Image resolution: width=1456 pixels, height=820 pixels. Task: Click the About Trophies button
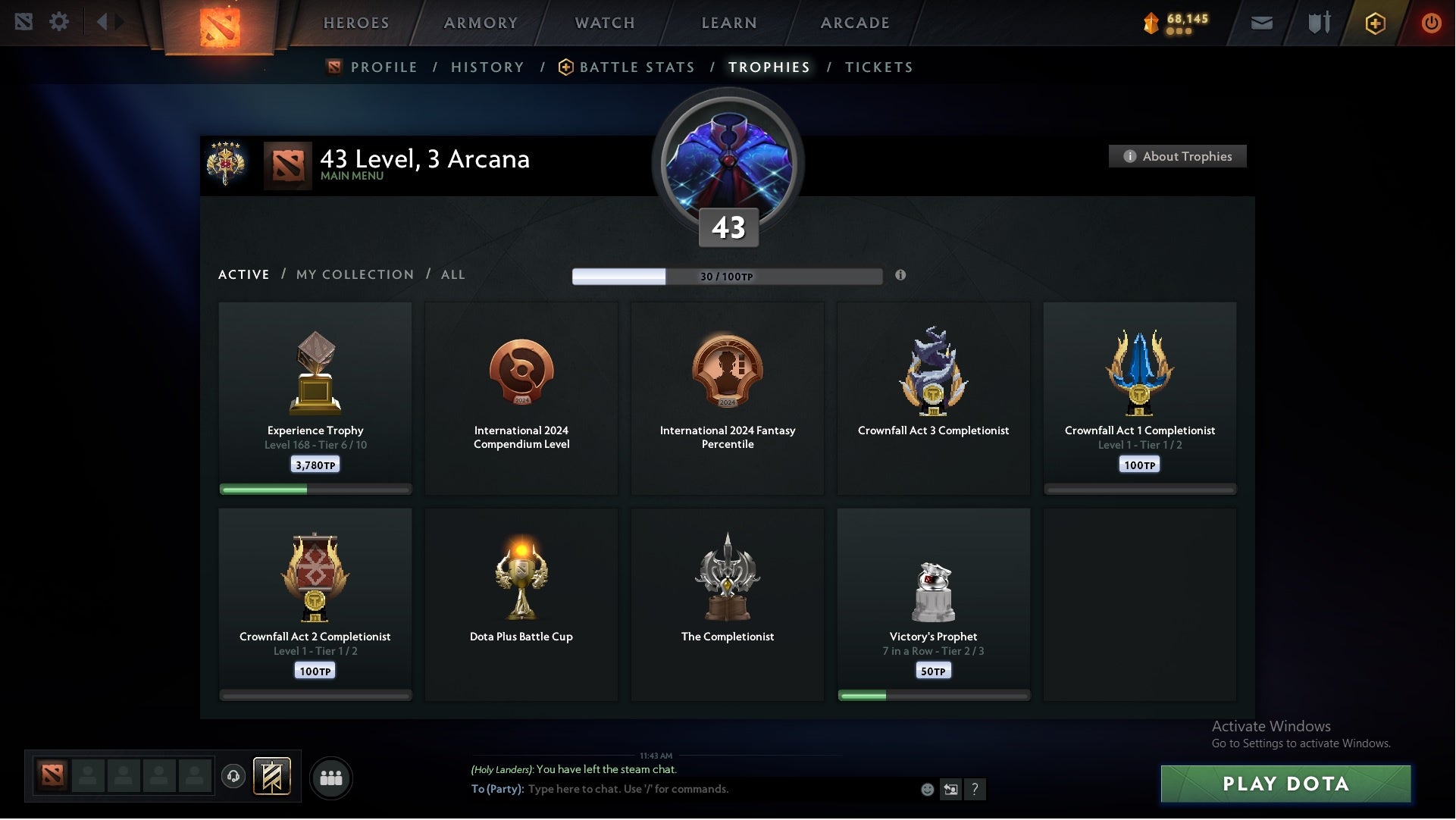(x=1178, y=156)
